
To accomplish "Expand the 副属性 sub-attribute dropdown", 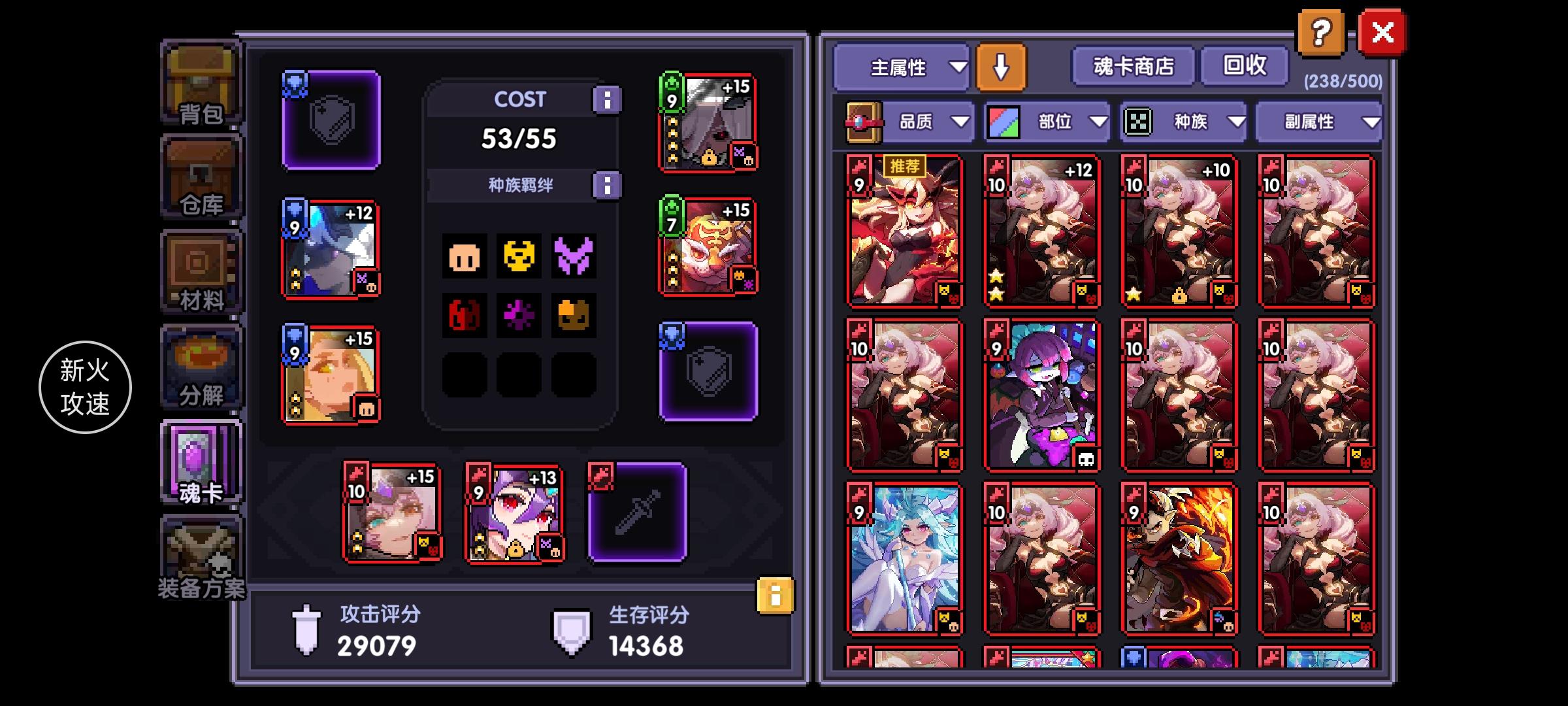I will 1318,122.
